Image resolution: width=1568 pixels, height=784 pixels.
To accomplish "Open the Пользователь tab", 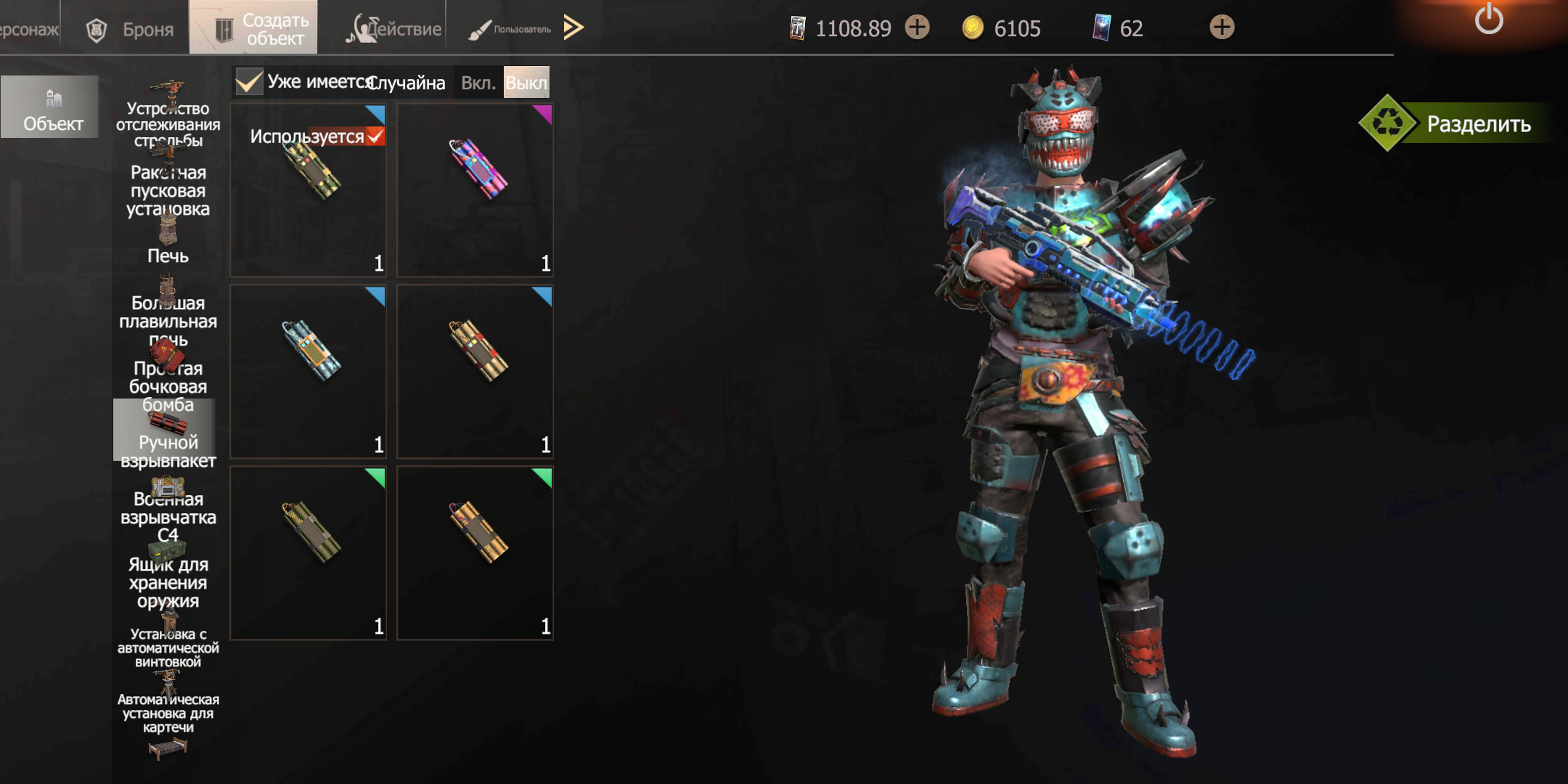I will 510,29.
